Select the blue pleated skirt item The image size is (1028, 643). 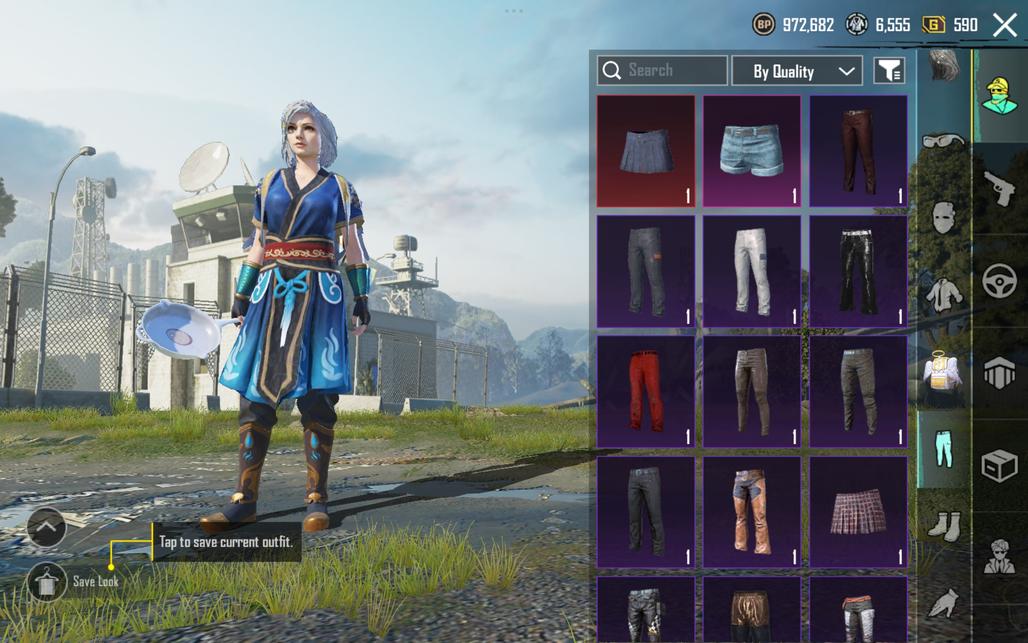(646, 151)
